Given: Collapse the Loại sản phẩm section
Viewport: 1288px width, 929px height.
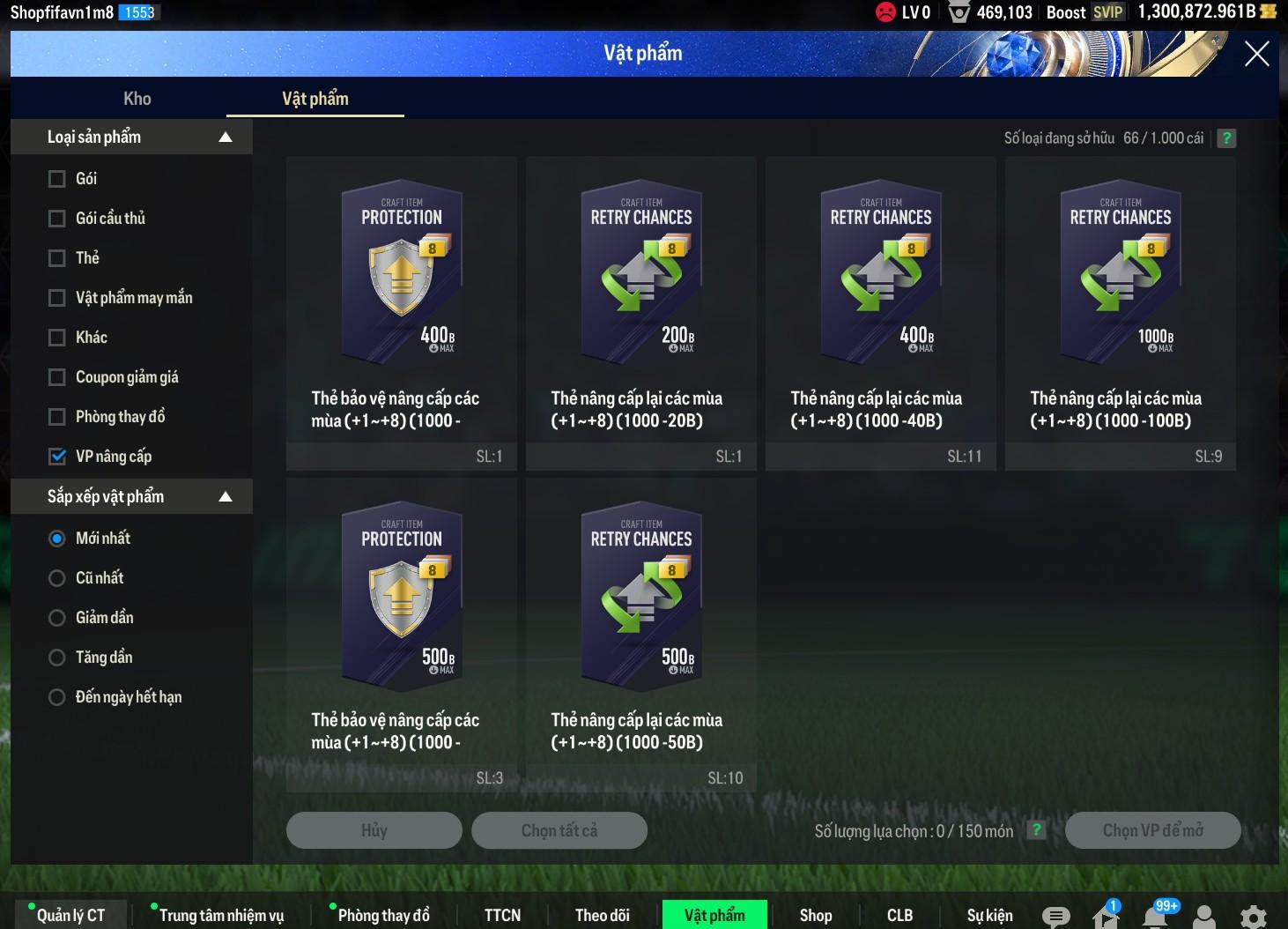Looking at the screenshot, I should point(226,137).
